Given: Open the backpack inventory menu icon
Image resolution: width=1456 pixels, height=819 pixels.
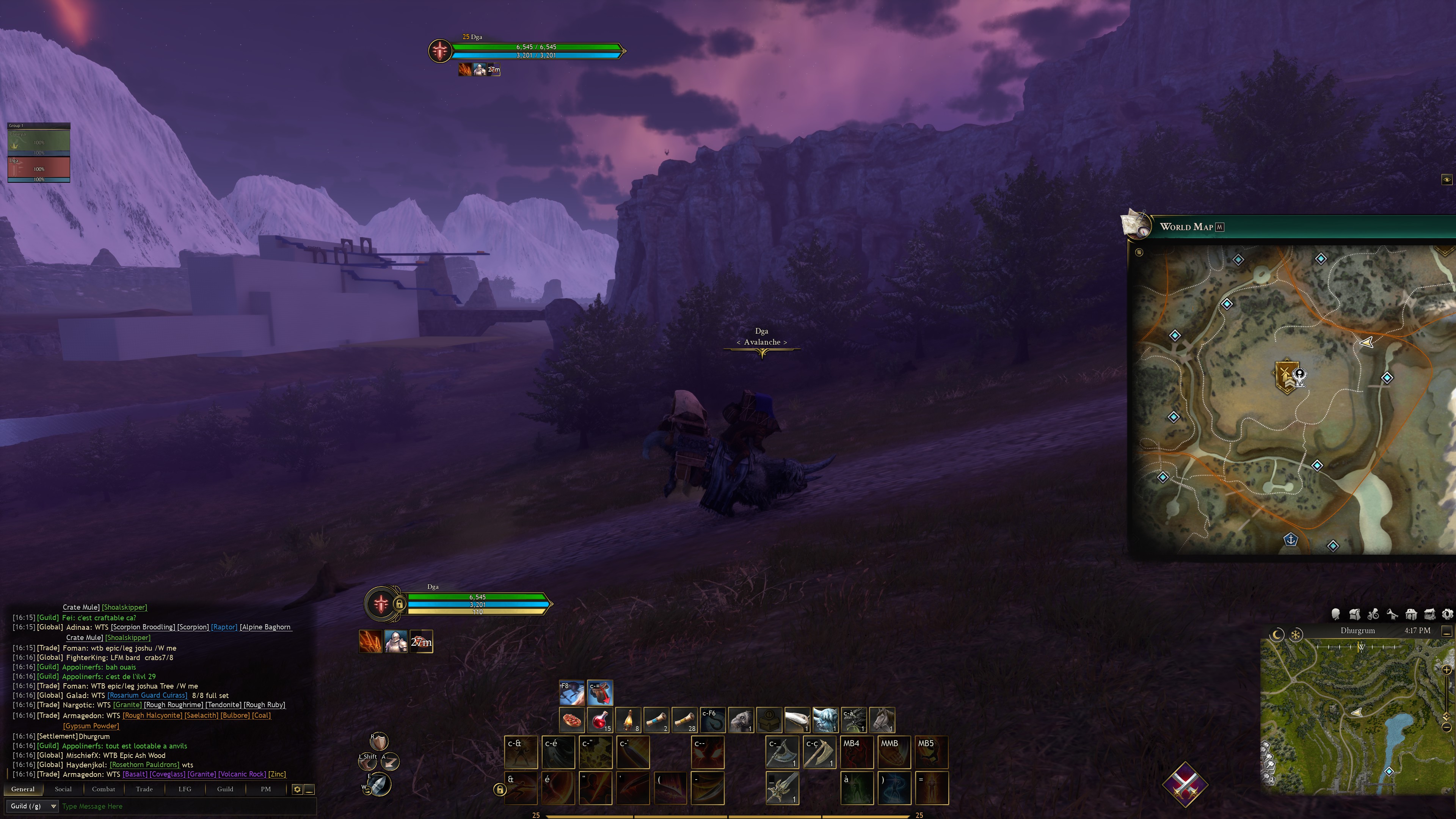Looking at the screenshot, I should tap(1355, 614).
